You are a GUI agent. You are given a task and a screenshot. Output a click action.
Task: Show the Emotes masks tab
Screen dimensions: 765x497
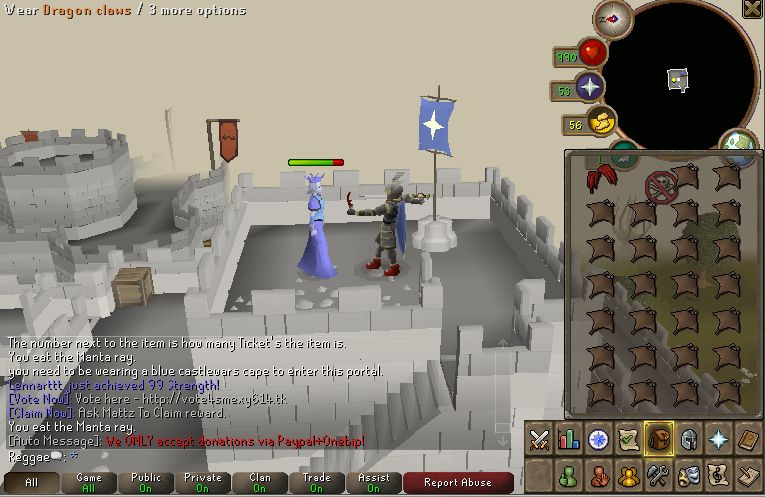tap(688, 474)
